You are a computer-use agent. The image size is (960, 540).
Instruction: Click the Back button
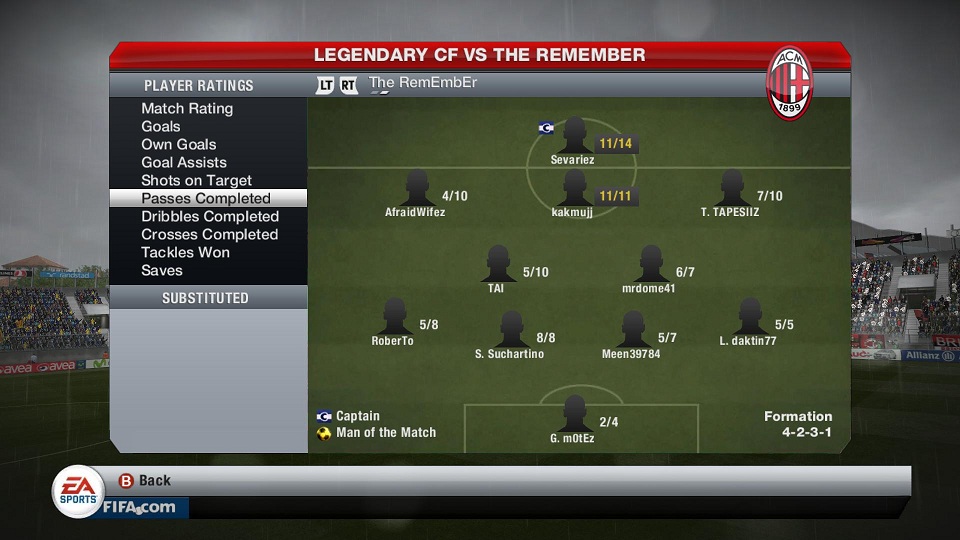(x=144, y=481)
